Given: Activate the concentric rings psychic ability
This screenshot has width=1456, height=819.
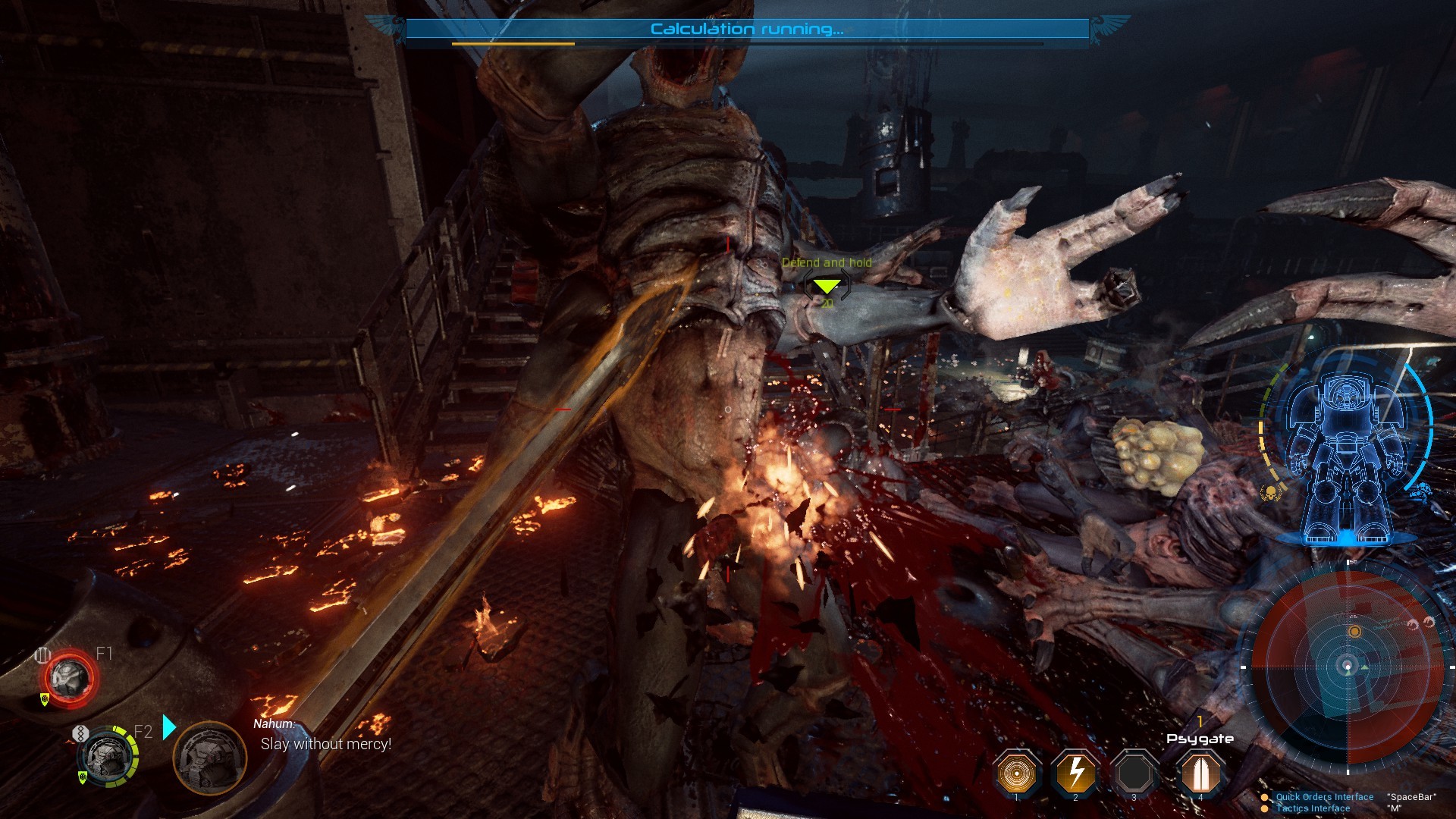Looking at the screenshot, I should click(x=1016, y=773).
